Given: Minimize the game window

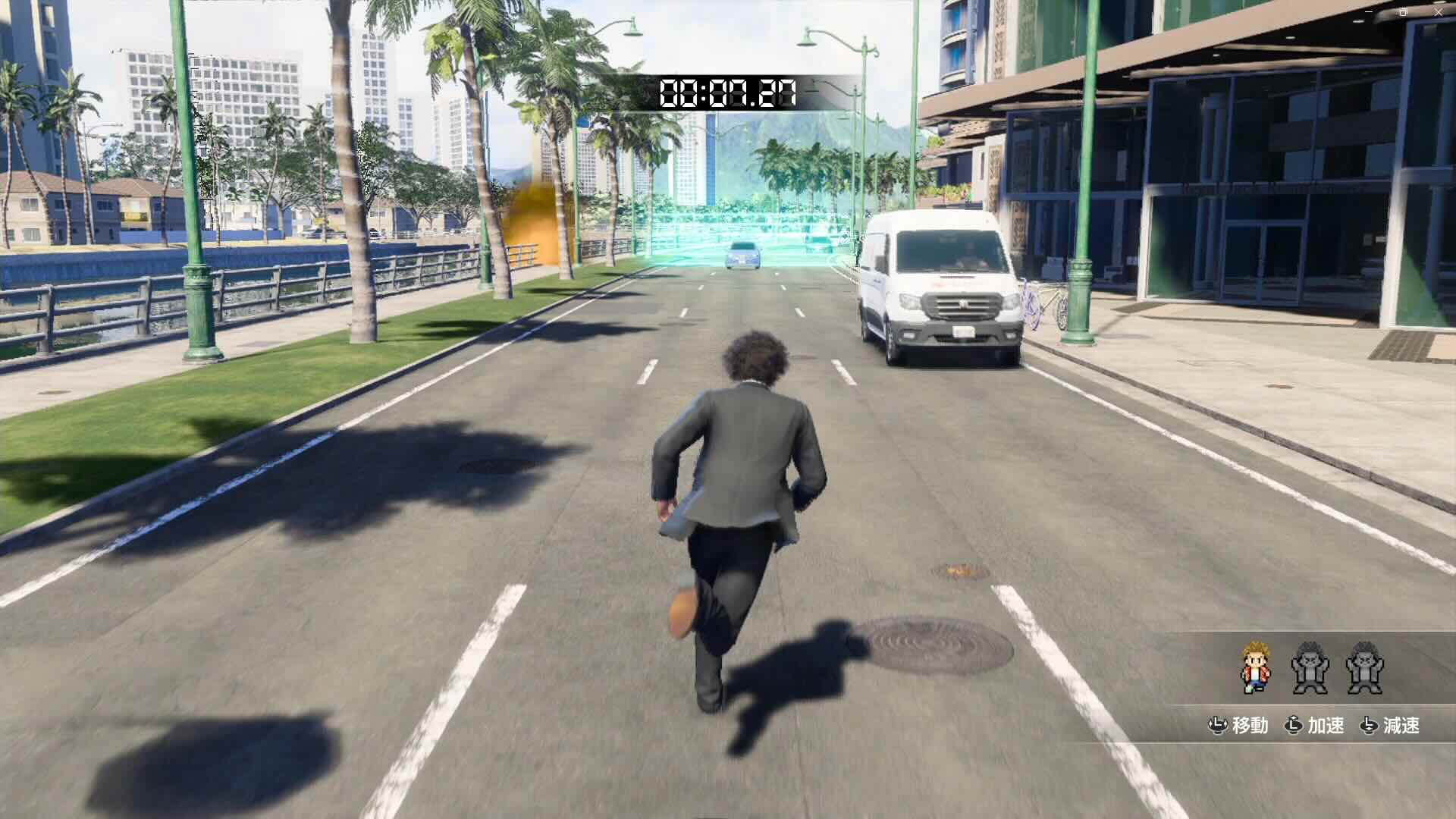Looking at the screenshot, I should click(1368, 11).
